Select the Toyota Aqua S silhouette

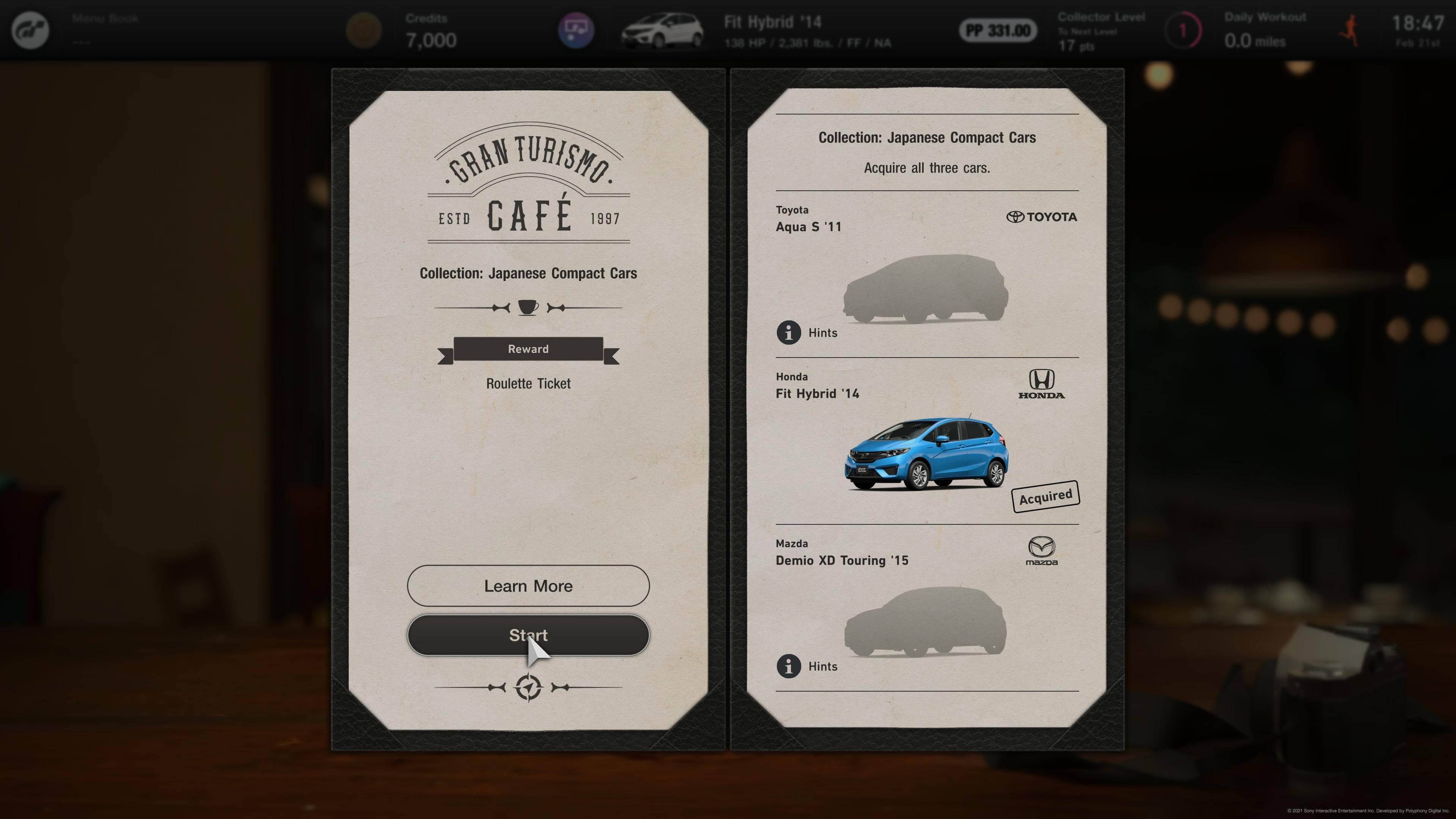click(x=926, y=289)
